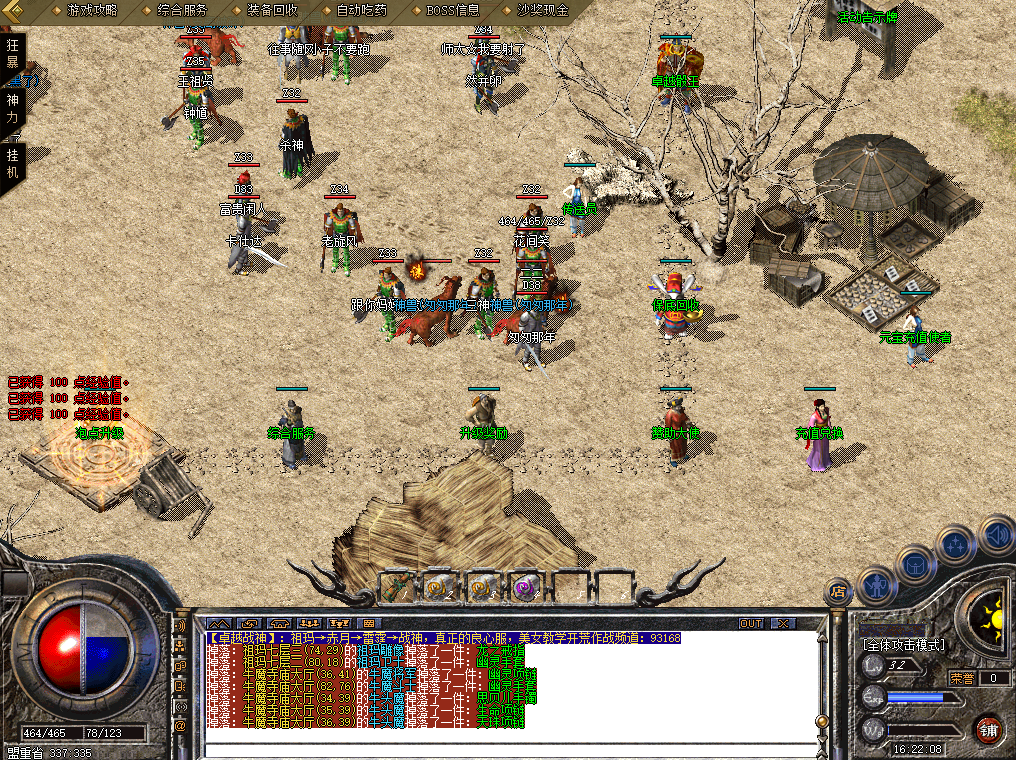The image size is (1016, 760).
Task: Open the bag inventory round button
Action: coord(916,564)
